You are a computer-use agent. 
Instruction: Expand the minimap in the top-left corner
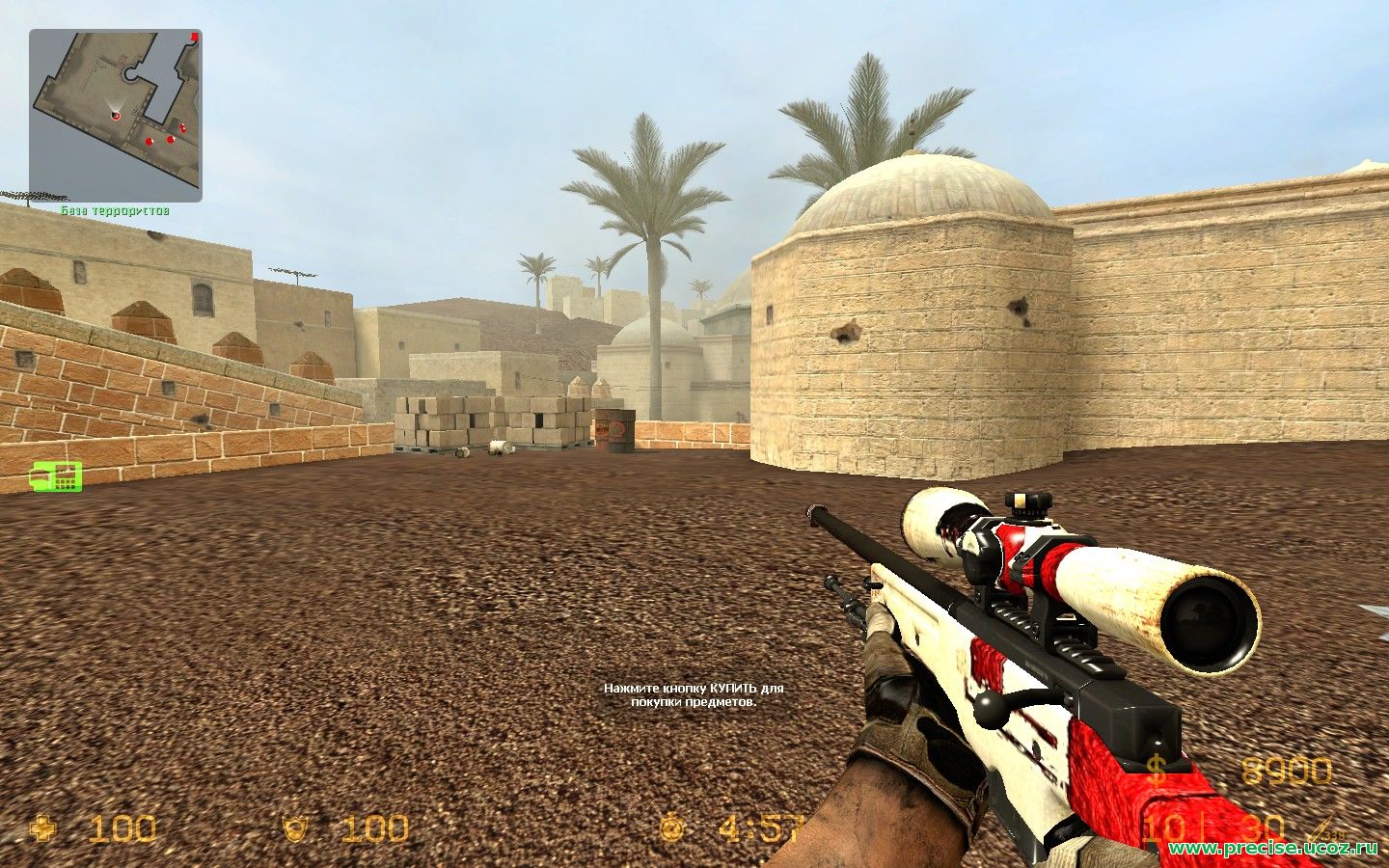click(x=116, y=111)
